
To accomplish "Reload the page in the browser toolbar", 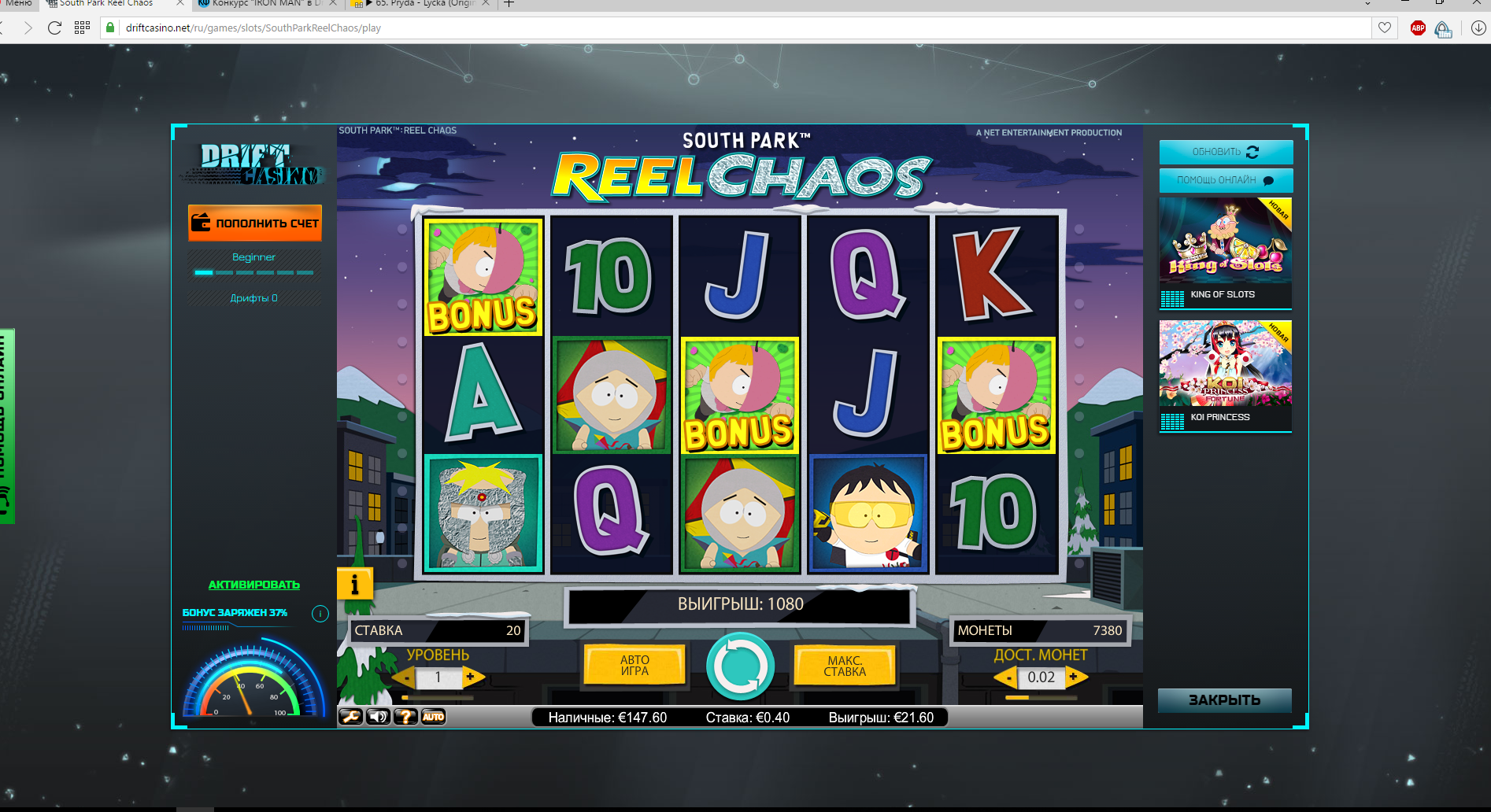I will pos(54,28).
